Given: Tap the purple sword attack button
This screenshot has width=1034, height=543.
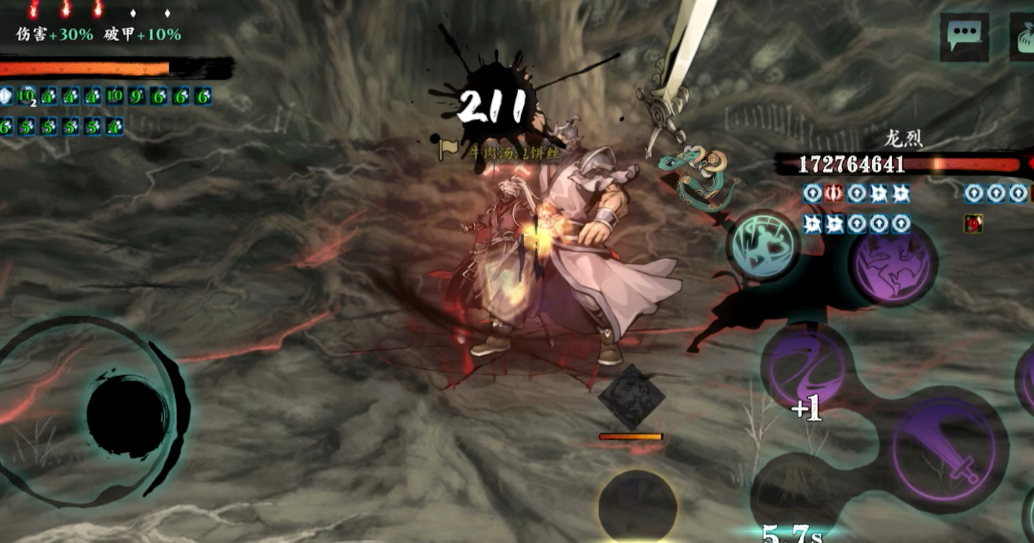Looking at the screenshot, I should click(x=943, y=445).
